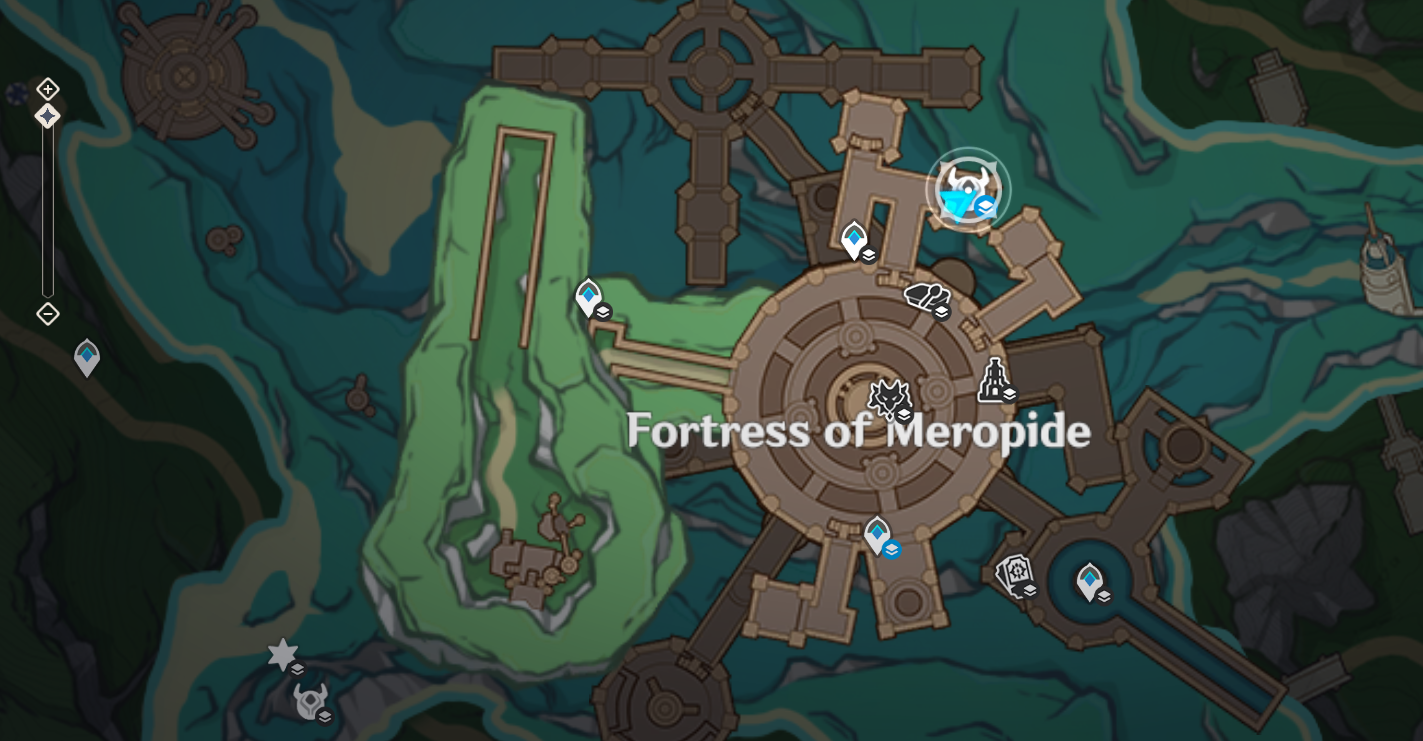Click the dimmed waypoint on the dark forest

pyautogui.click(x=87, y=357)
